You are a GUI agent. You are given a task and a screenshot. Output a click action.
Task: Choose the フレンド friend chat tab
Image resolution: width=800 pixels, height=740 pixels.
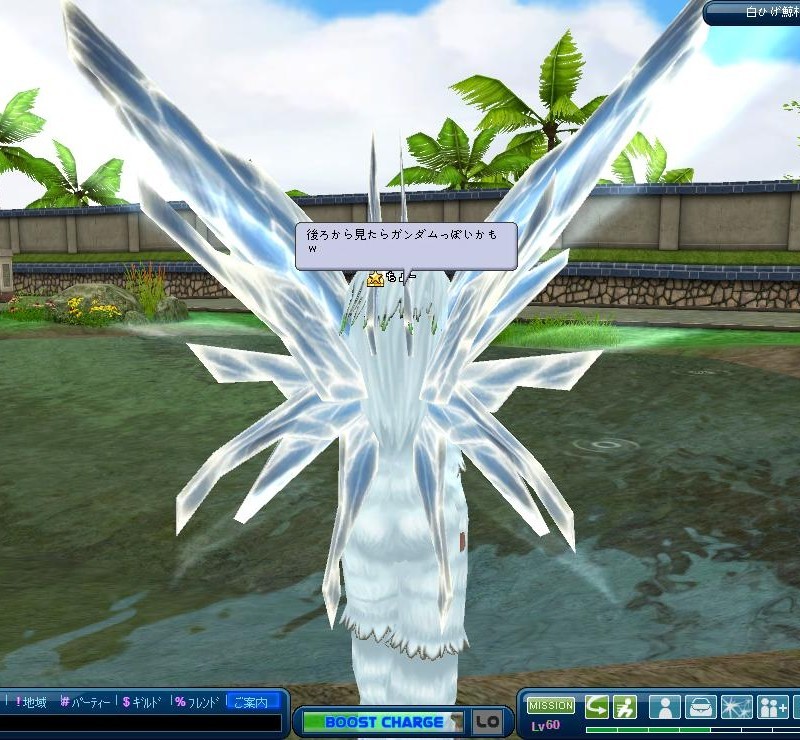click(x=196, y=702)
